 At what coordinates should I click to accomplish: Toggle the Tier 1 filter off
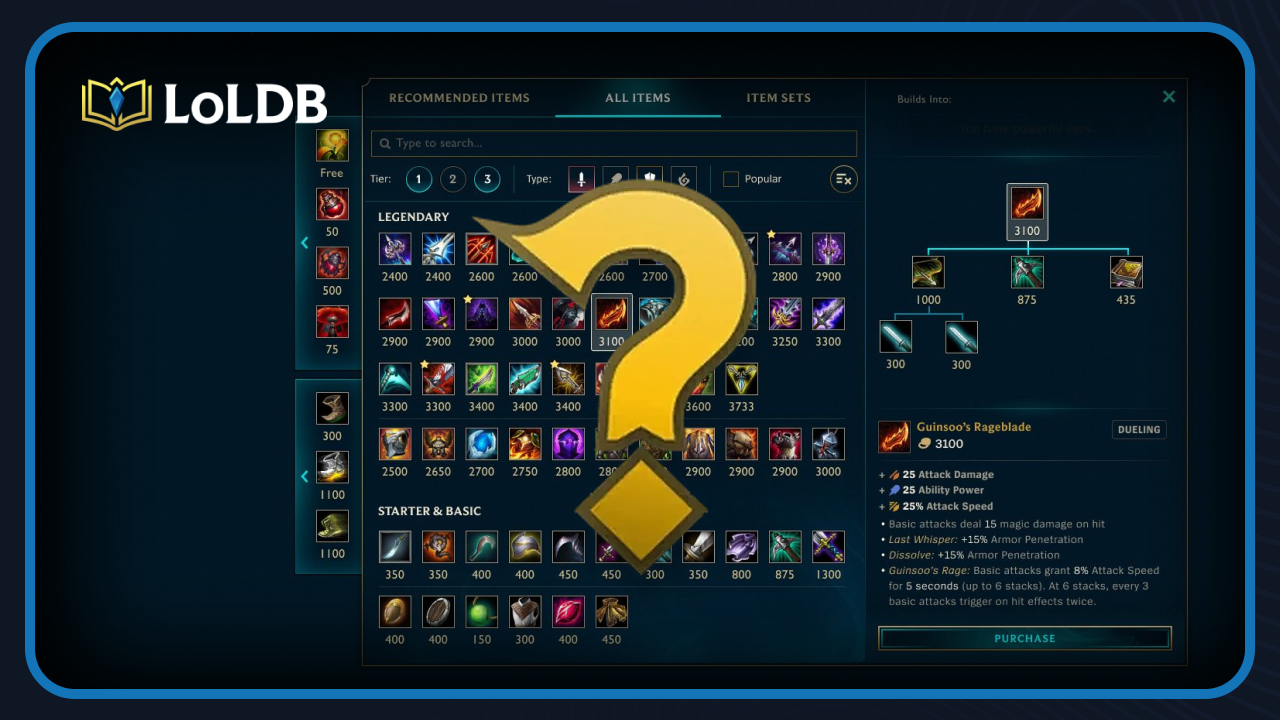[x=419, y=179]
